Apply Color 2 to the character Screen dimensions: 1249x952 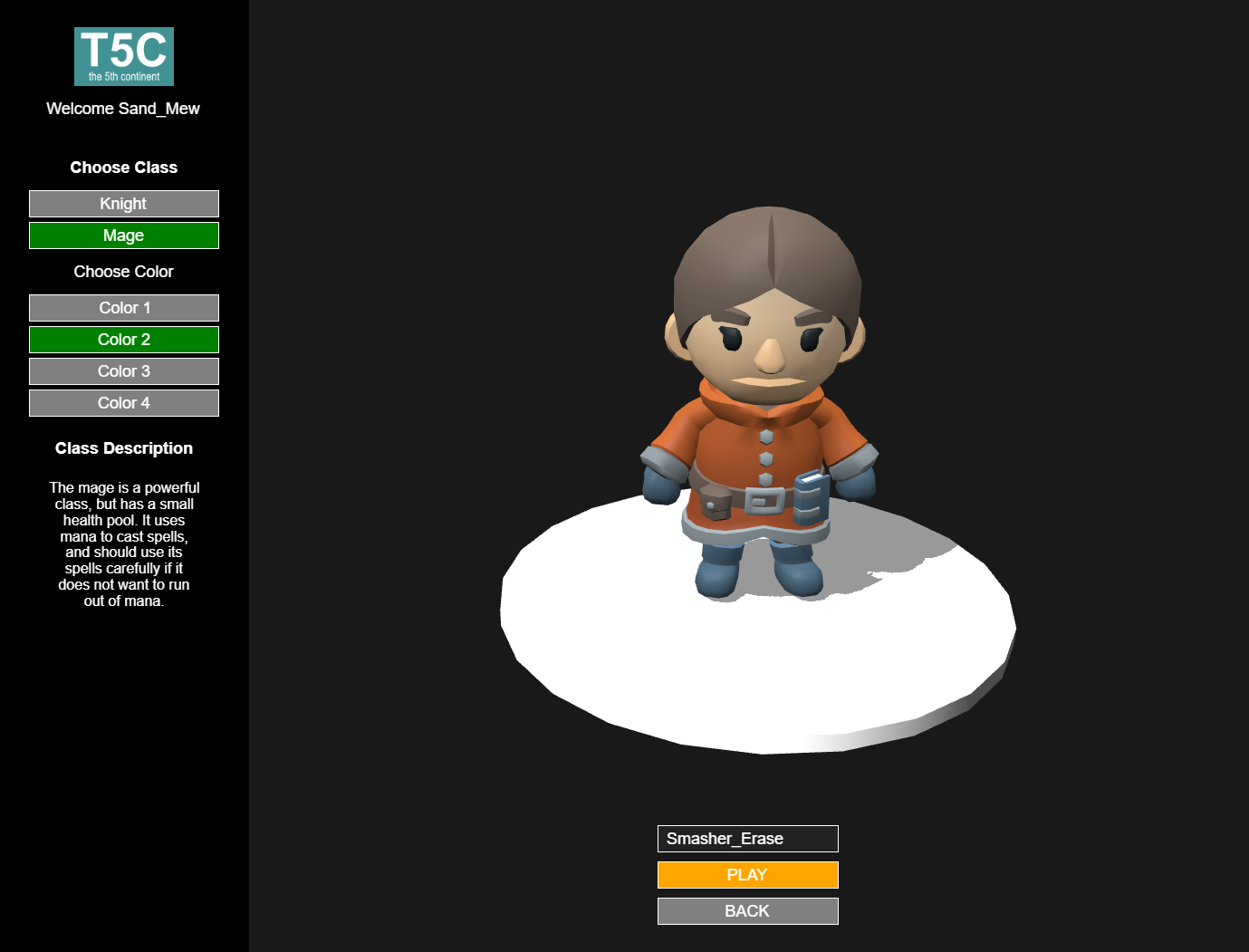[123, 339]
